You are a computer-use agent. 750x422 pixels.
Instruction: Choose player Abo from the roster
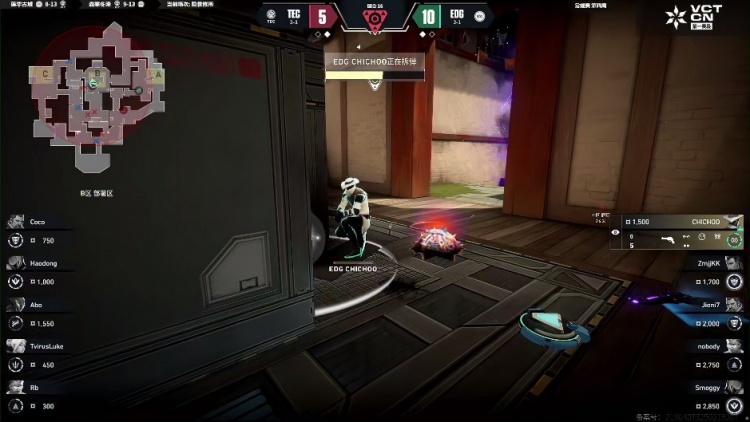[x=40, y=315]
